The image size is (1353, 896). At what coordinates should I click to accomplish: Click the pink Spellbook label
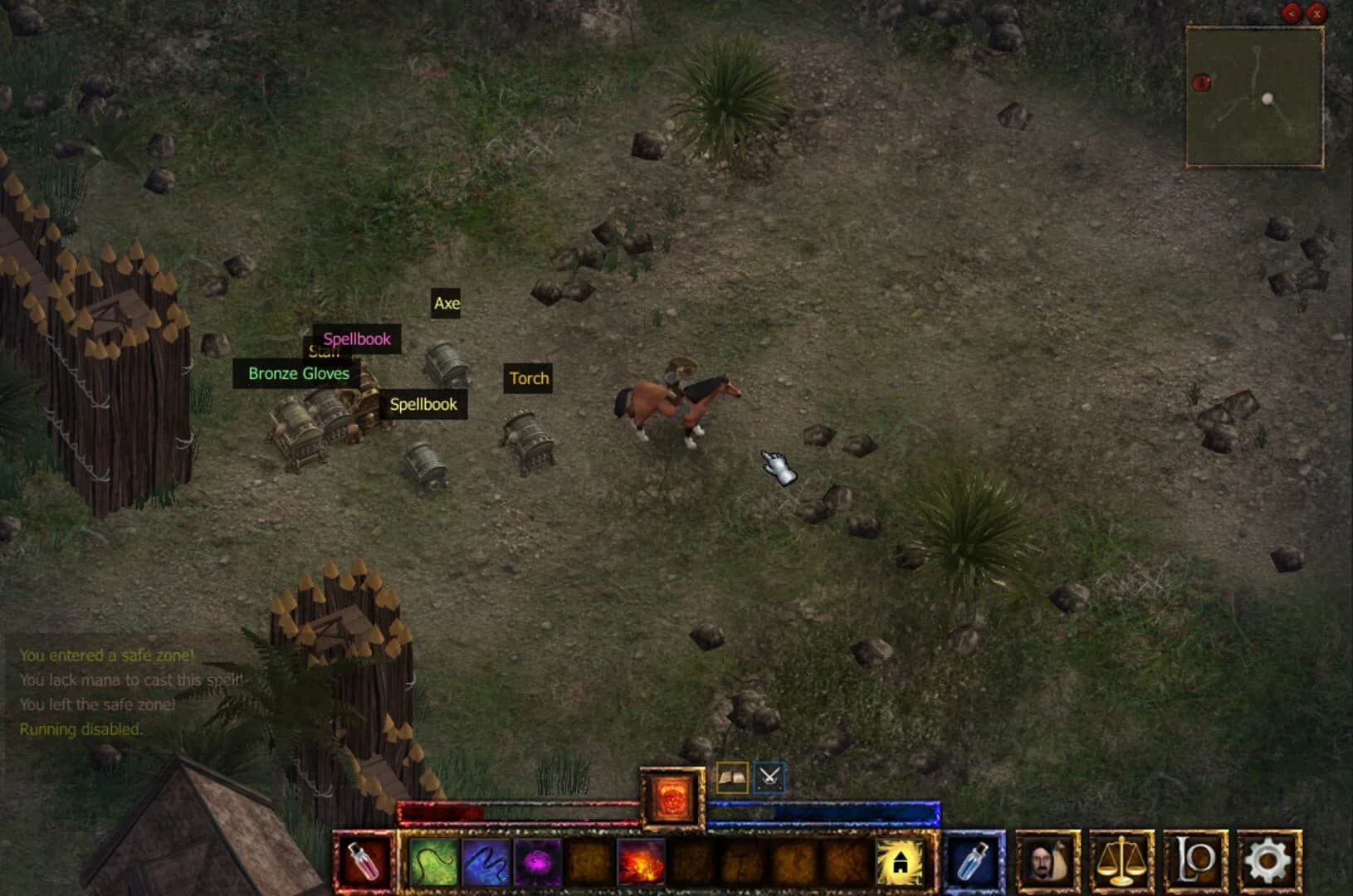pos(356,339)
